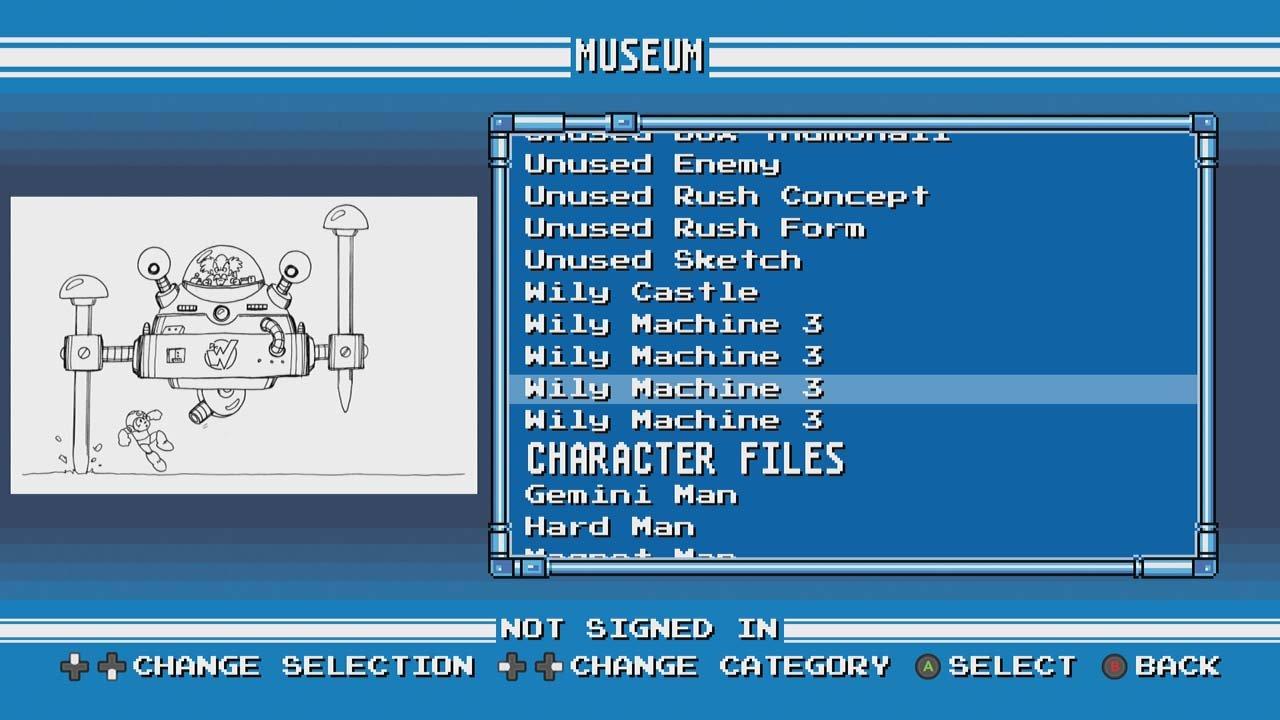Click the right D-pad icon for Change Category

click(x=548, y=665)
